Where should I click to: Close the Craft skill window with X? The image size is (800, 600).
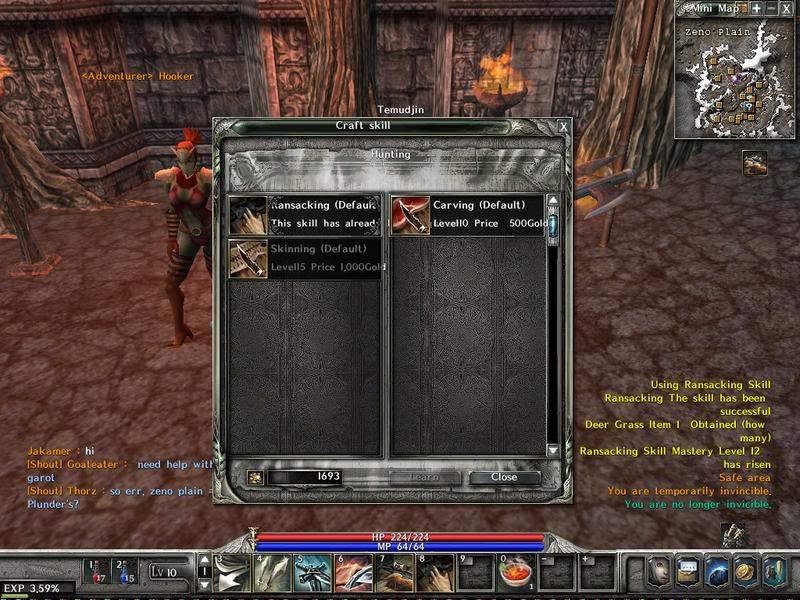pyautogui.click(x=563, y=127)
